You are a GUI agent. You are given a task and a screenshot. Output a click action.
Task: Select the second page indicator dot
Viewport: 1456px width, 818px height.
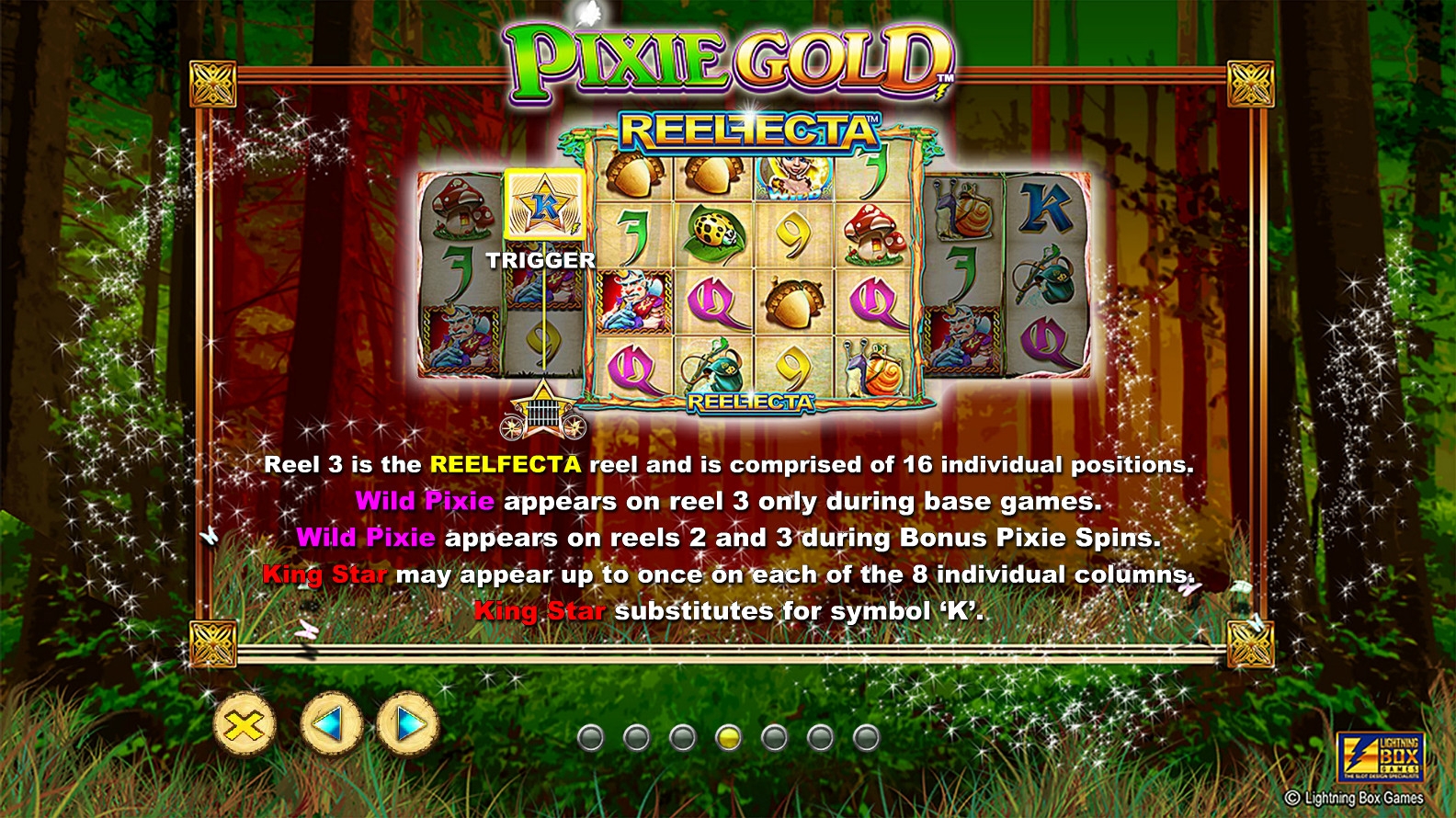point(636,737)
